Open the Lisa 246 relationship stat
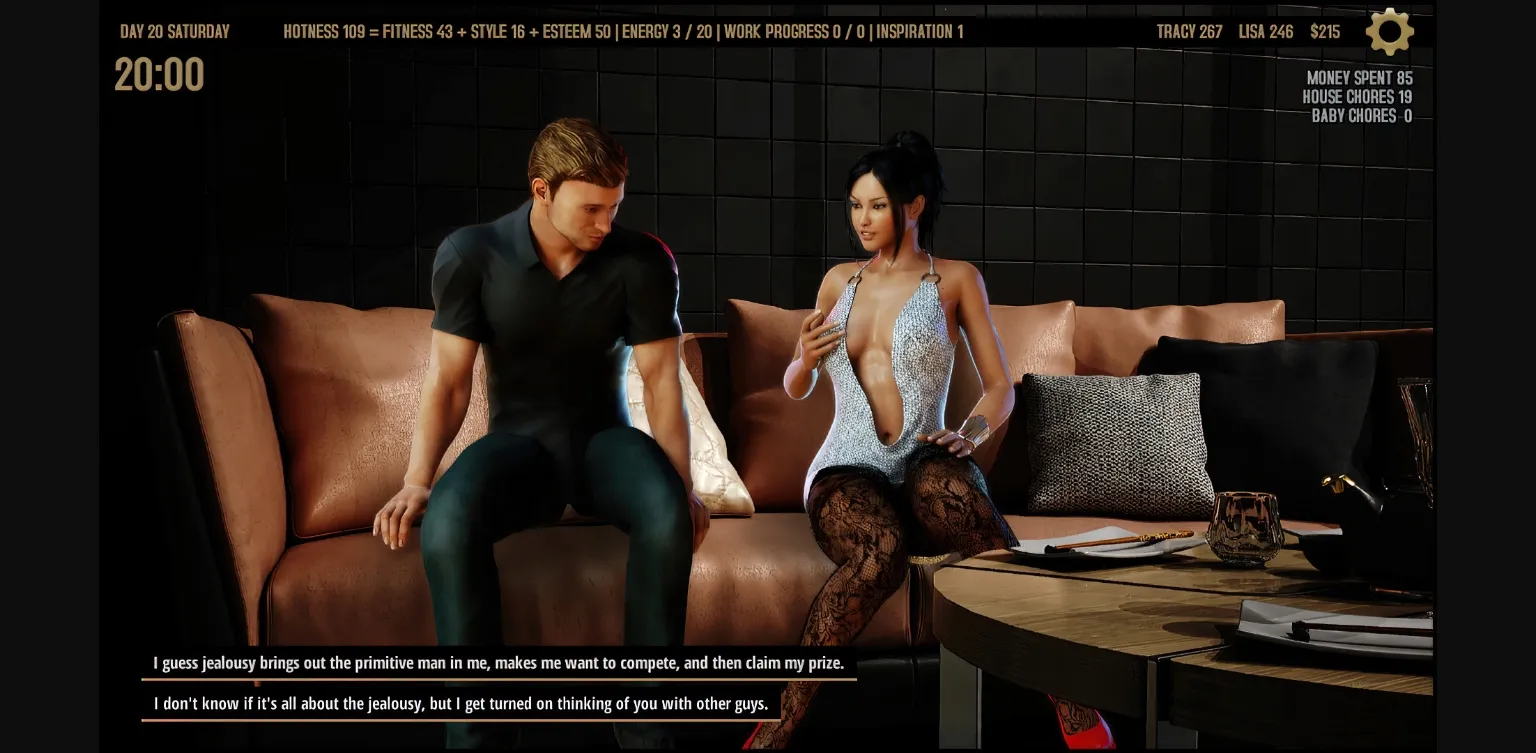Image resolution: width=1536 pixels, height=753 pixels. (1266, 31)
